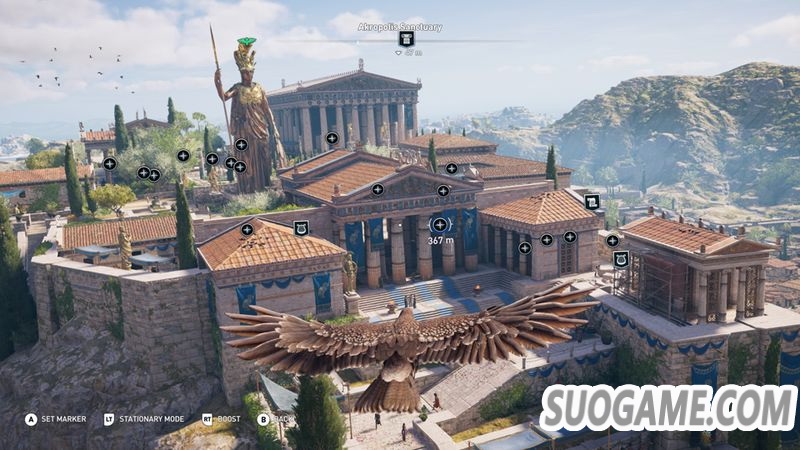Select the Akropolis Sanctuary location icon
The width and height of the screenshot is (800, 450).
point(406,39)
